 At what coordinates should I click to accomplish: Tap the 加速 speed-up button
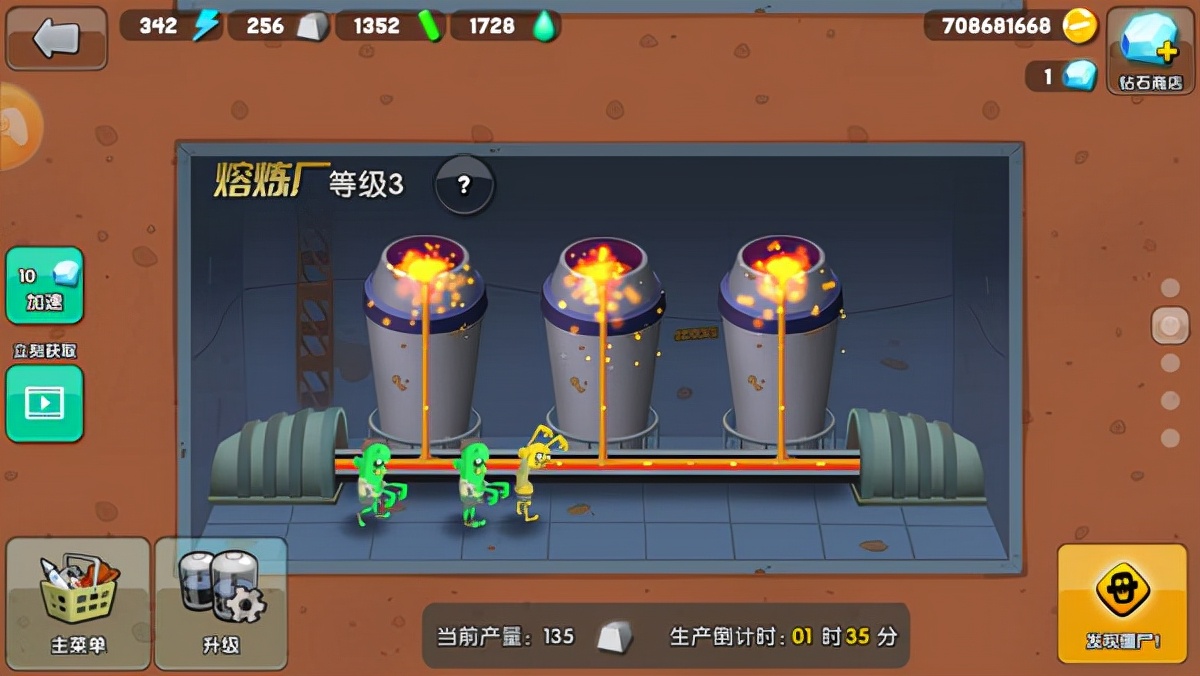coord(44,285)
